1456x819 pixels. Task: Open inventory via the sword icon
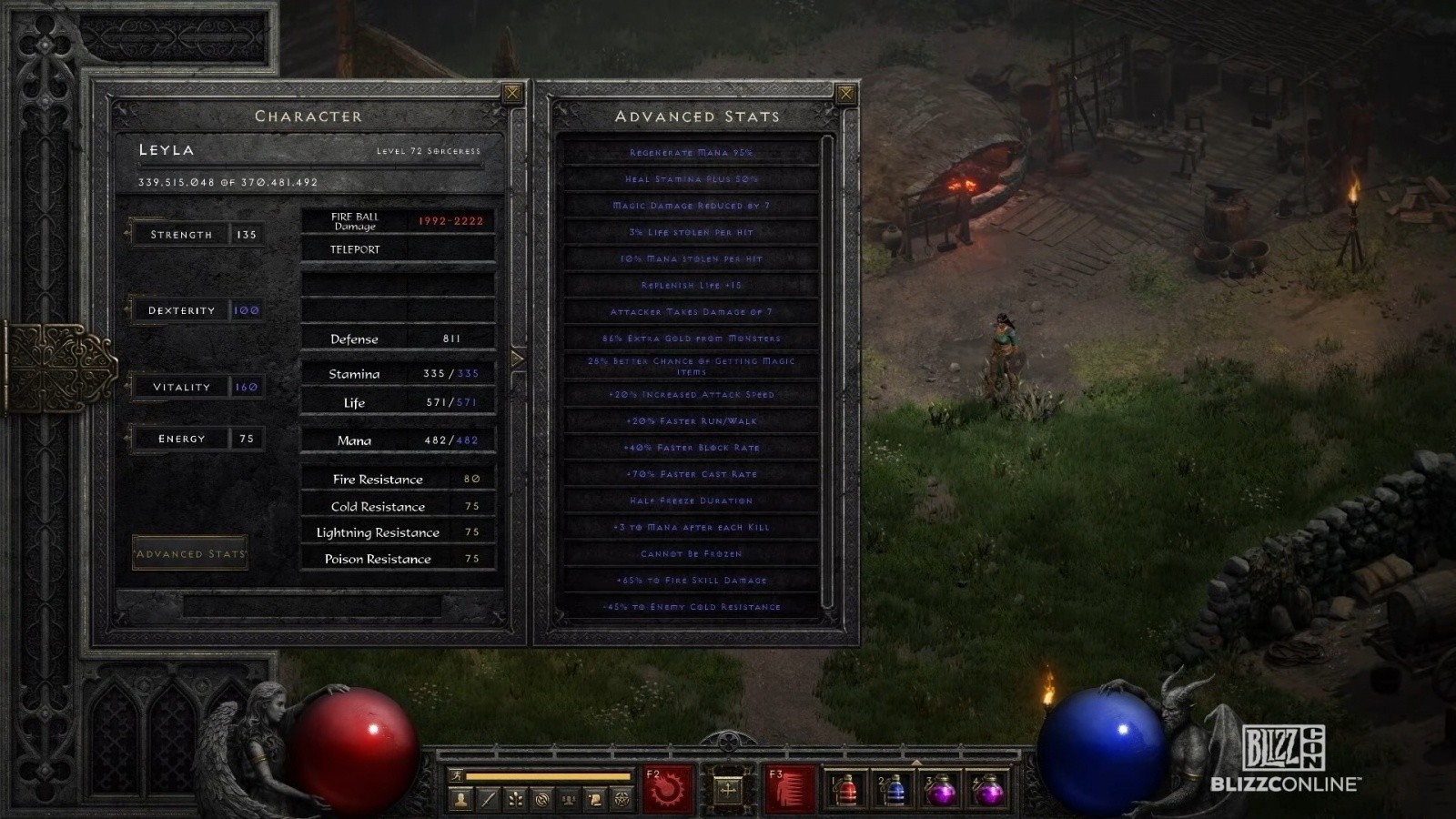coord(489,800)
